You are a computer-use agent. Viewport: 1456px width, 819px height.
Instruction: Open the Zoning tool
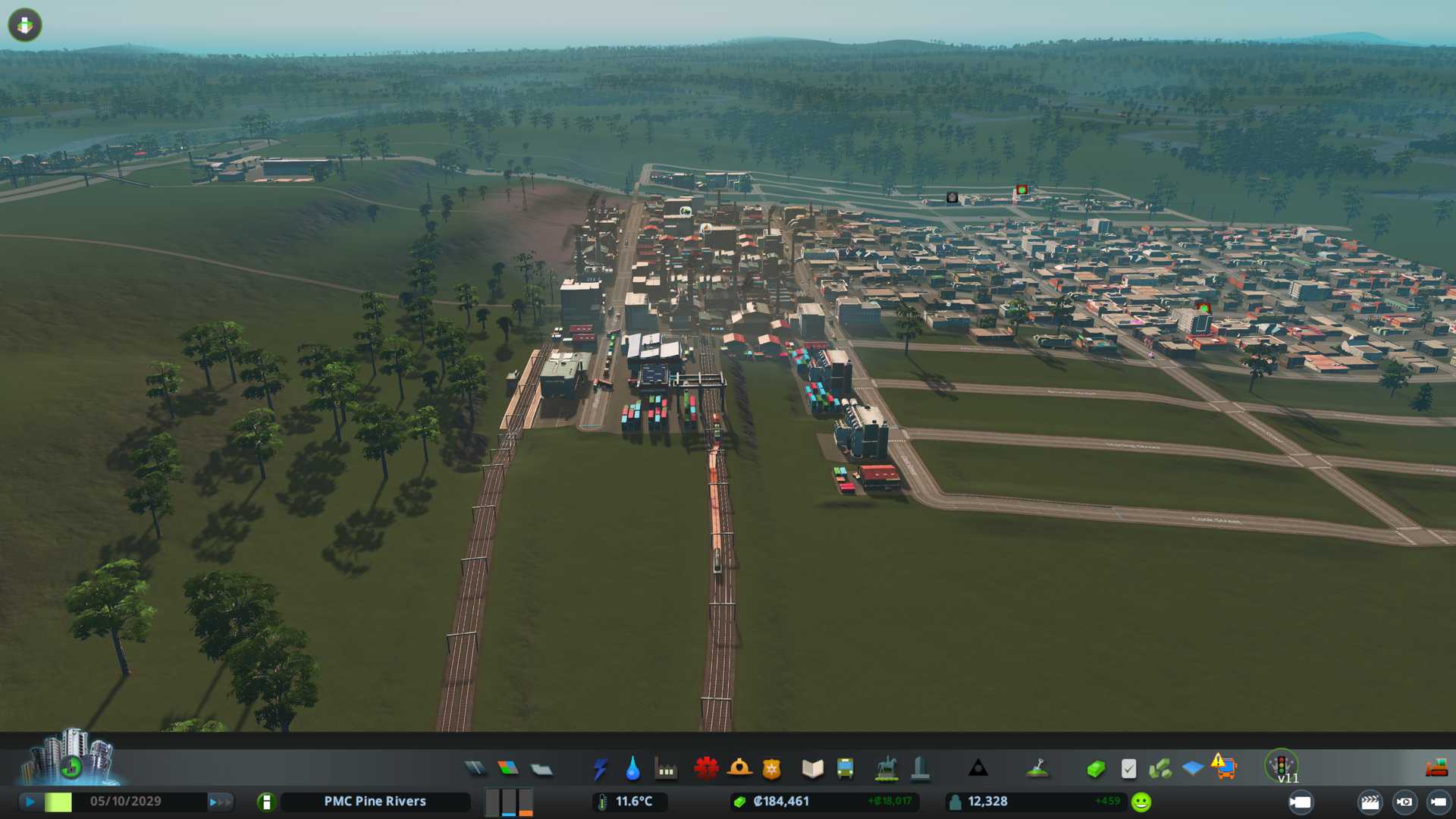(x=508, y=769)
